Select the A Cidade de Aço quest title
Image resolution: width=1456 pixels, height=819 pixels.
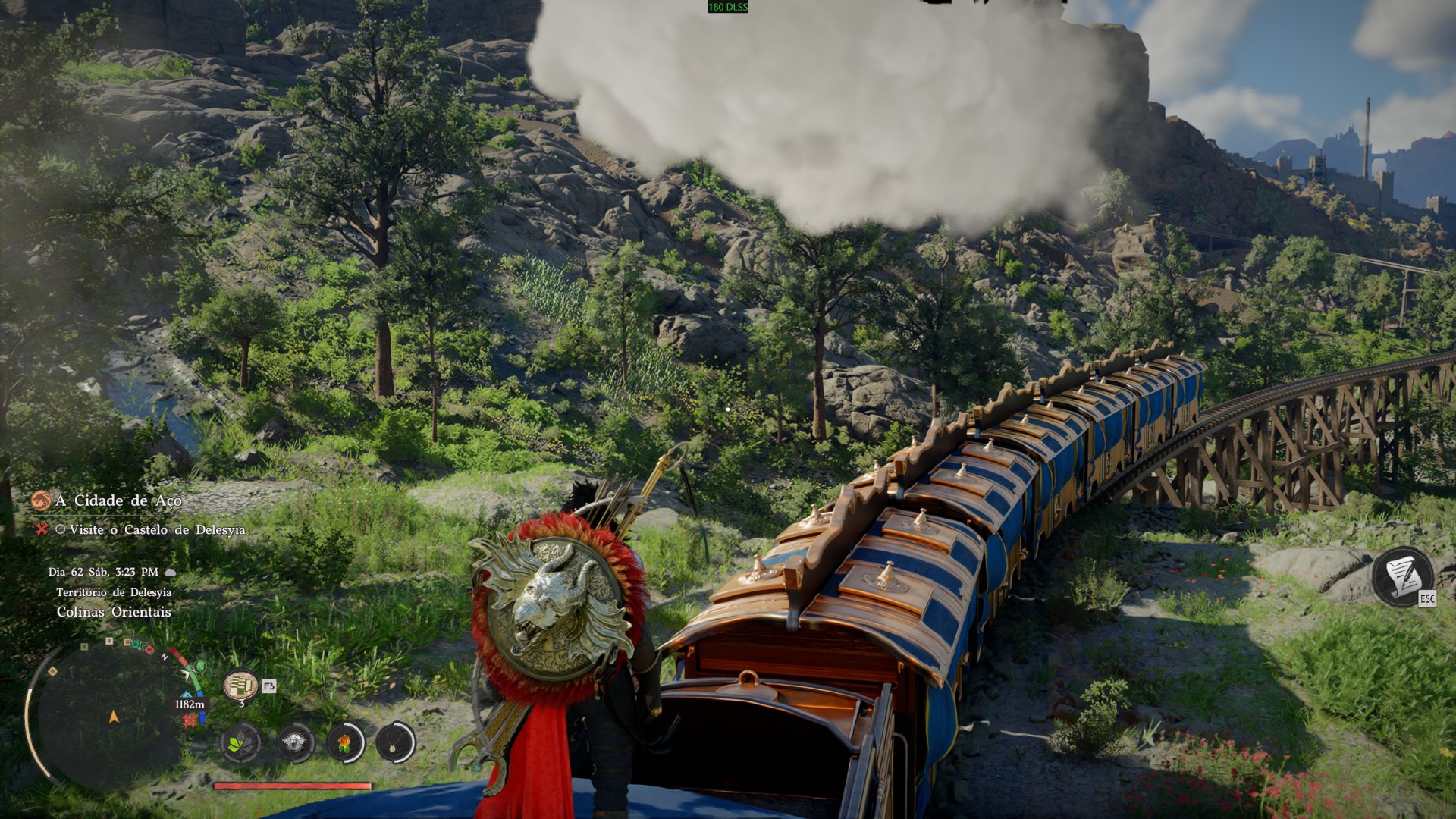[118, 500]
